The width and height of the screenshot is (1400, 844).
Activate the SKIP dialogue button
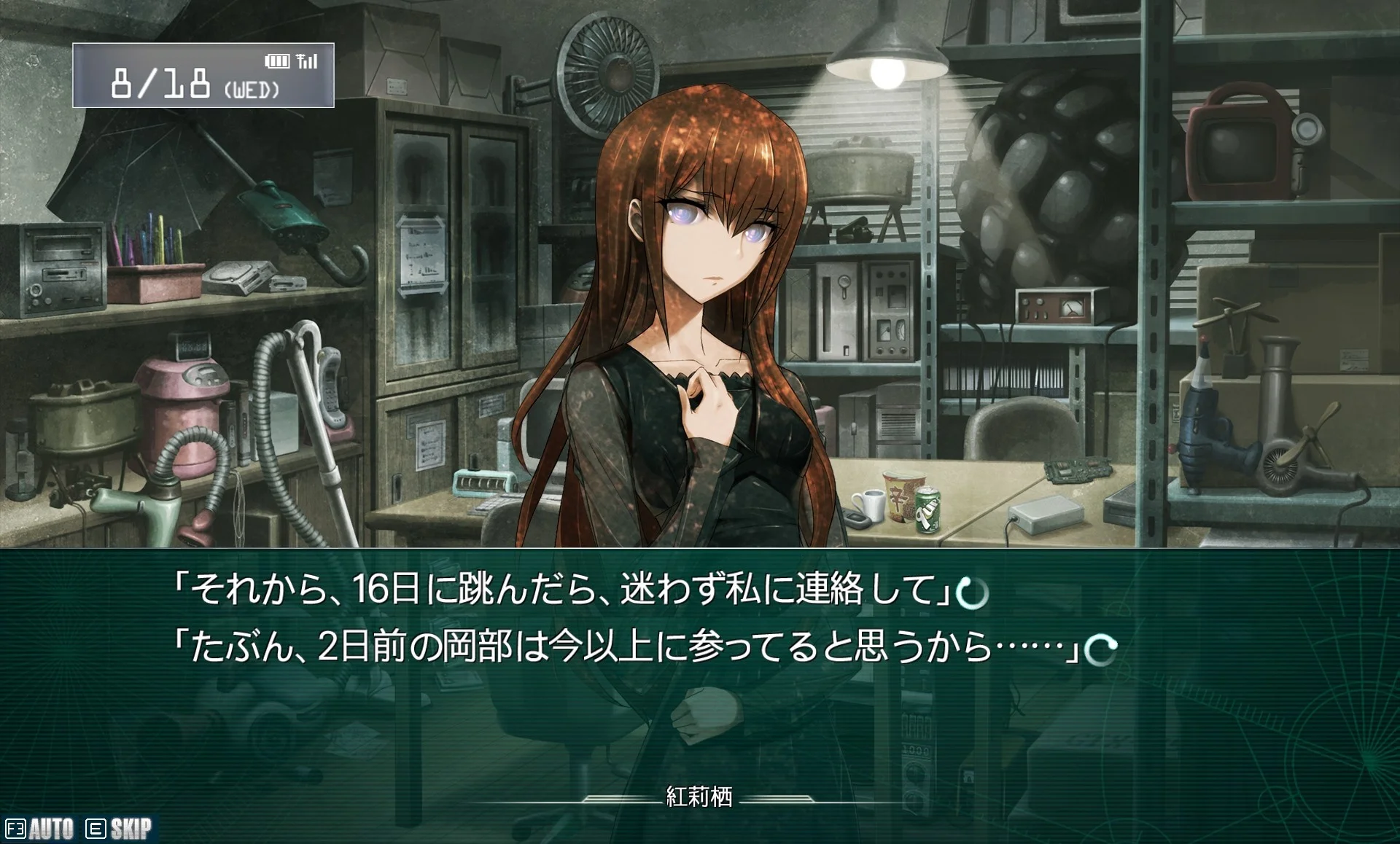[120, 829]
